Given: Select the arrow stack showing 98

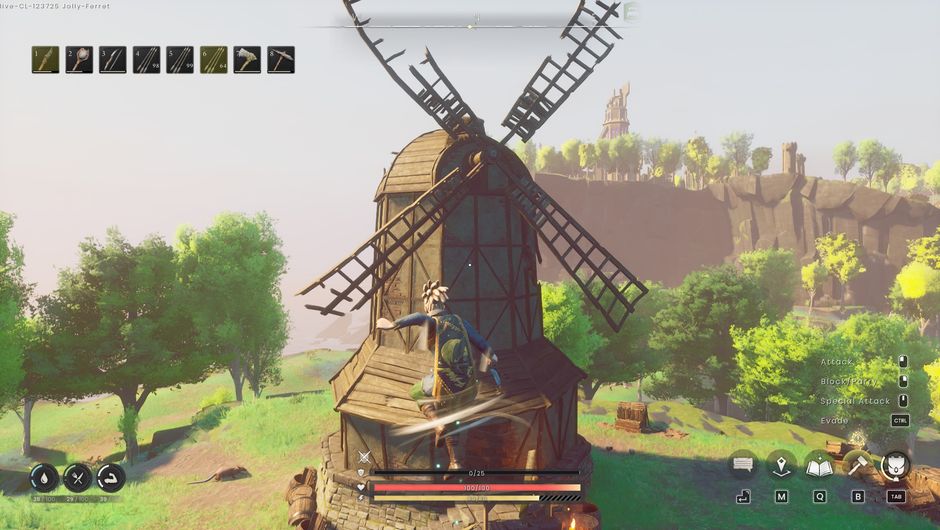Looking at the screenshot, I should [x=147, y=60].
